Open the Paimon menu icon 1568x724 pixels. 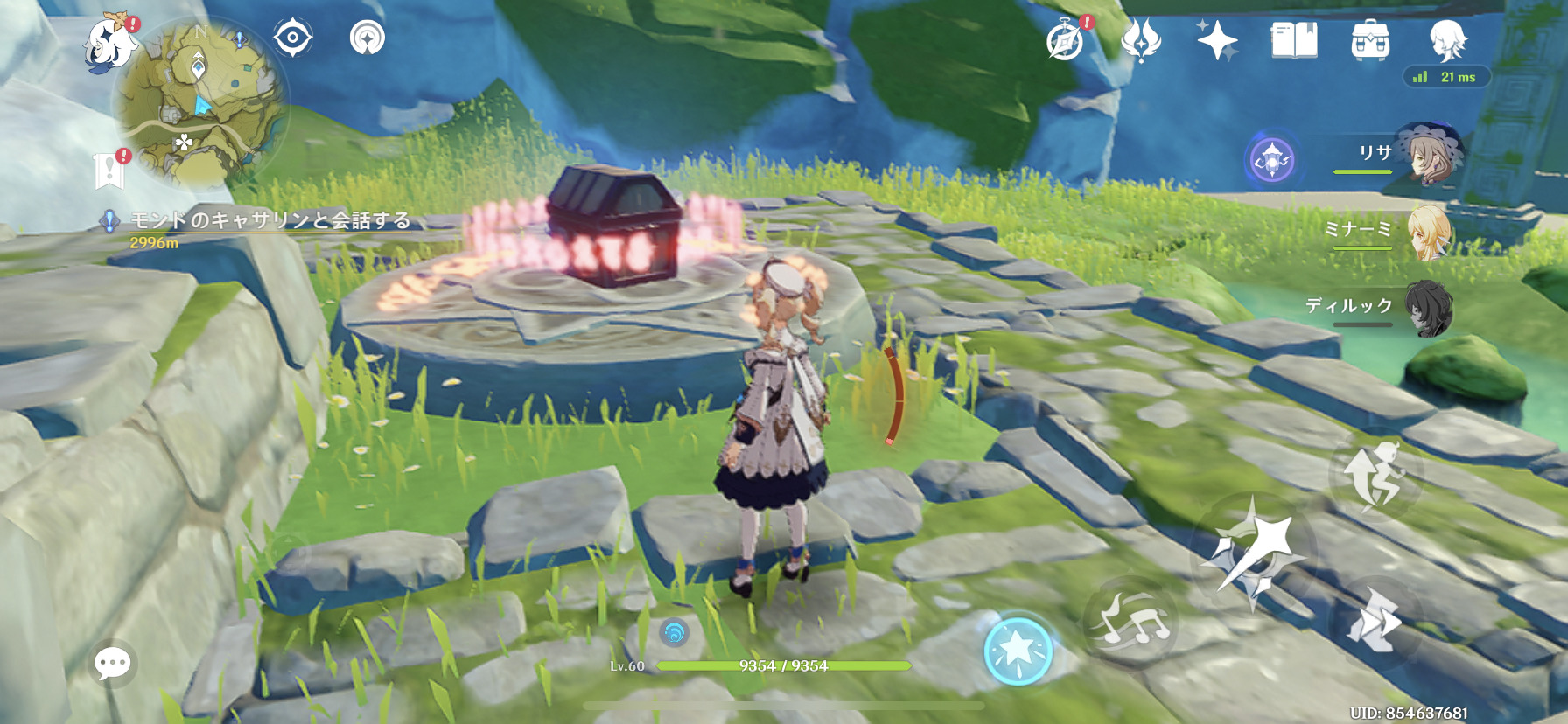tap(109, 42)
